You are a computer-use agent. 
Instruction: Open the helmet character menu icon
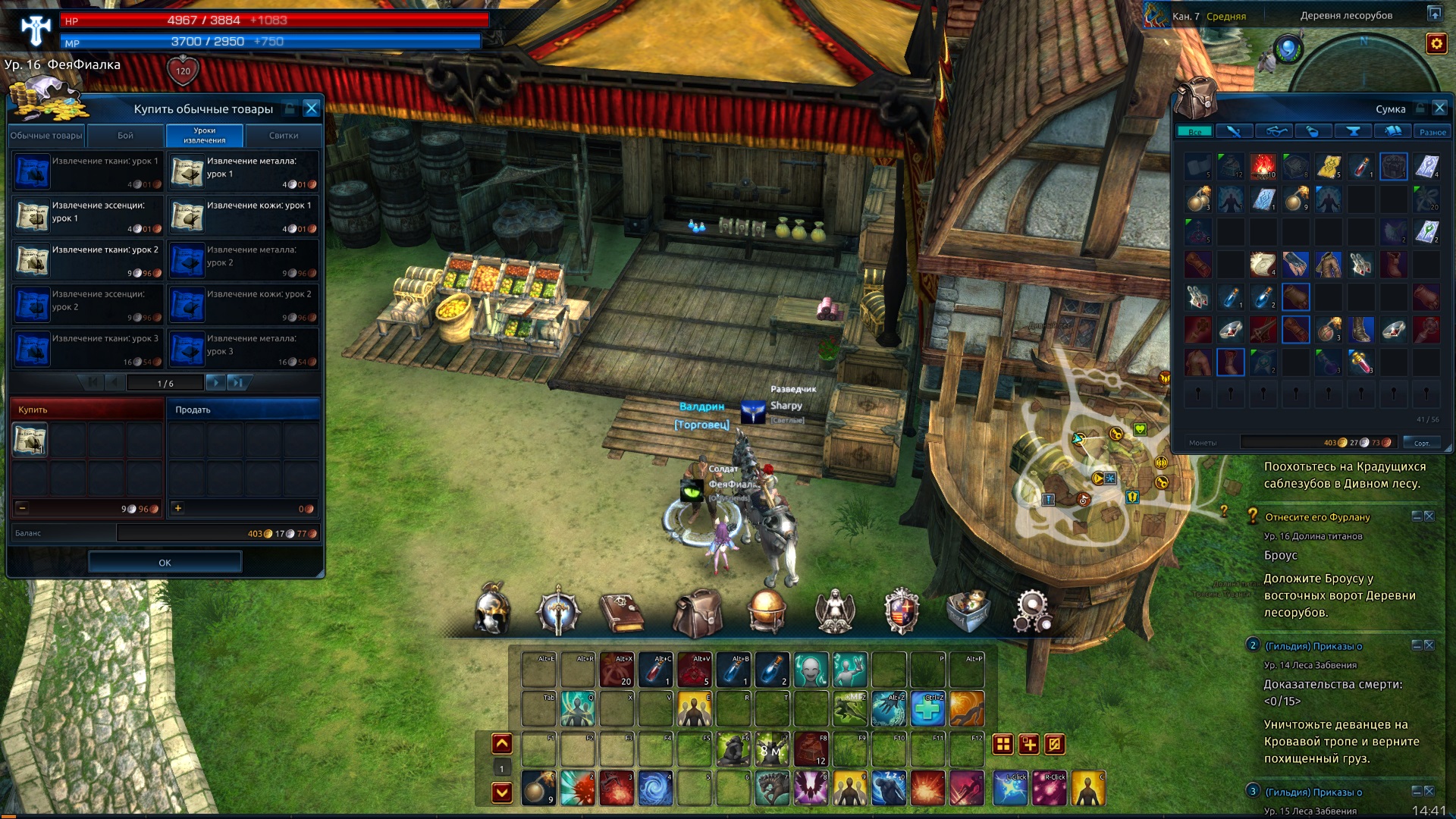pos(491,611)
